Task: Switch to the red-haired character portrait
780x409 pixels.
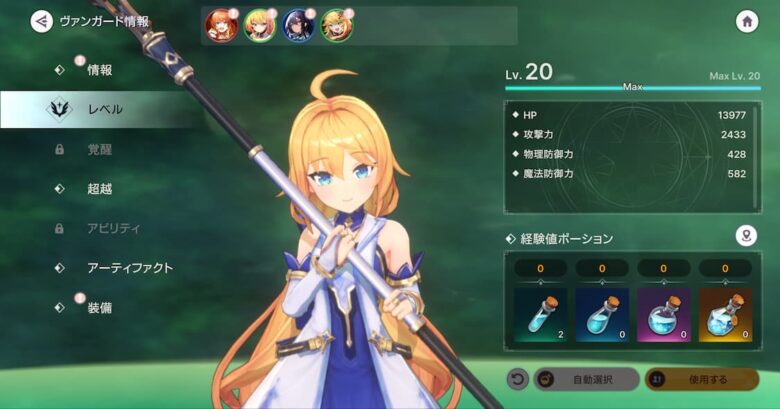Action: tap(219, 26)
